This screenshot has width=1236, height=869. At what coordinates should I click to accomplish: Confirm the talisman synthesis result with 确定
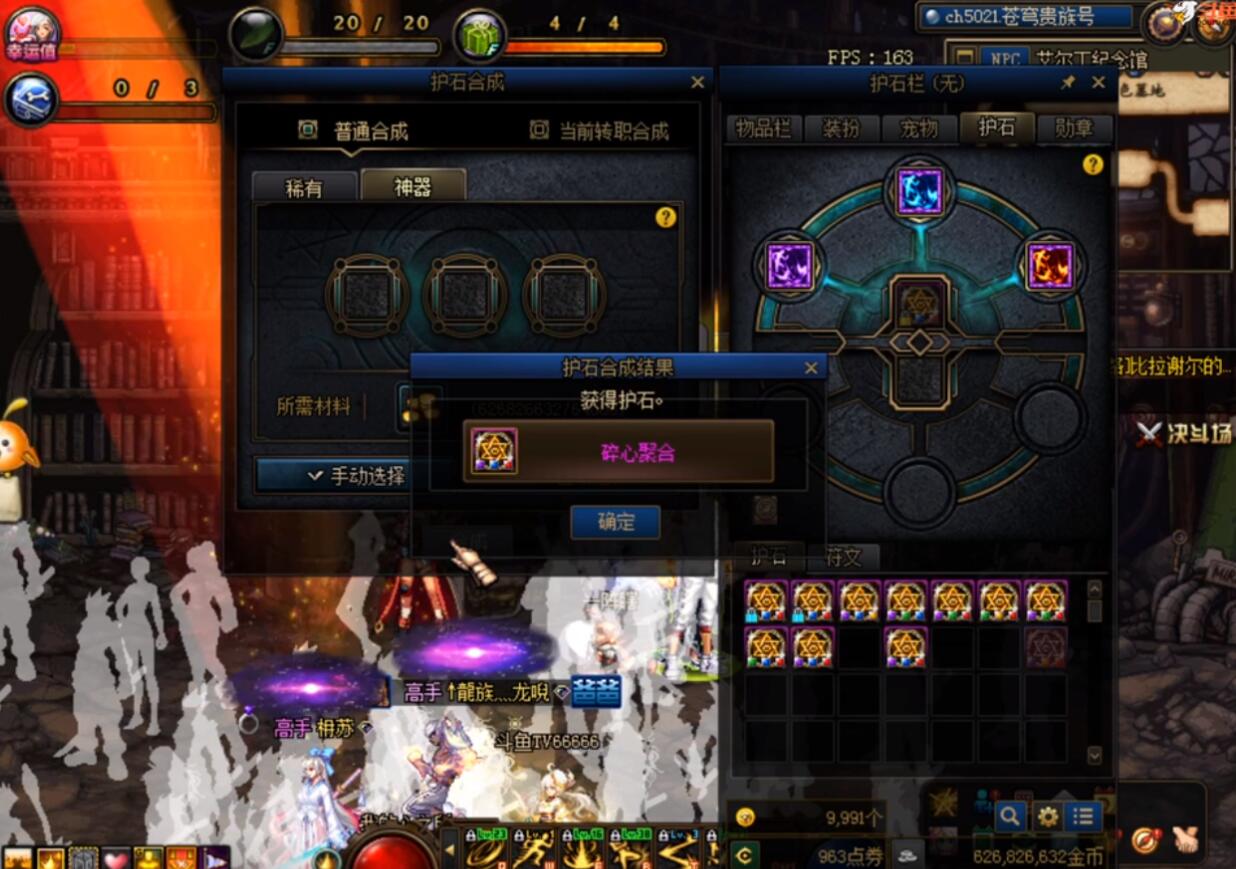[615, 521]
